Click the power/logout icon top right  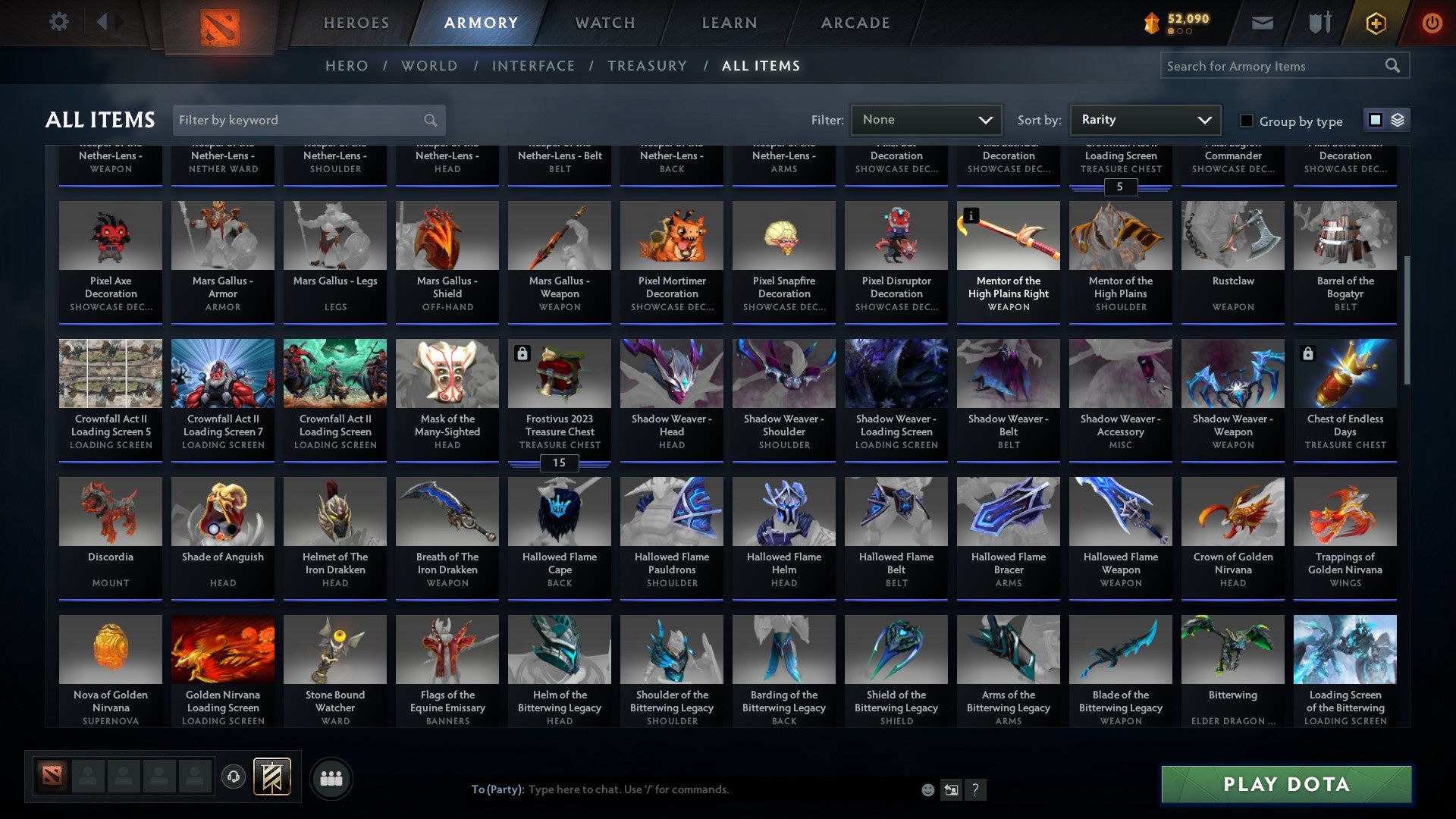pos(1432,22)
